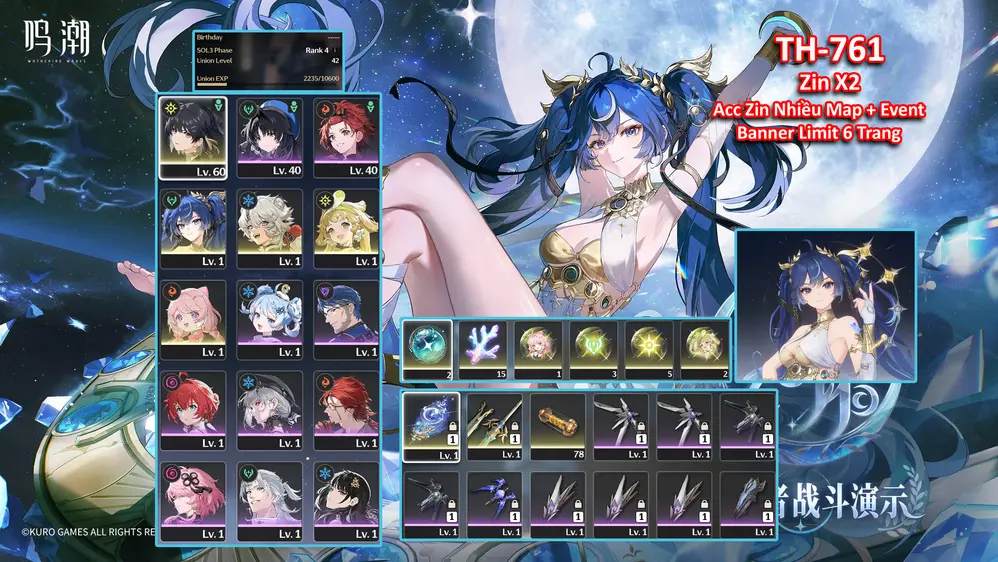Viewport: 998px width, 562px height.
Task: Select the blue-capped Lv. 40 character card
Action: click(269, 136)
